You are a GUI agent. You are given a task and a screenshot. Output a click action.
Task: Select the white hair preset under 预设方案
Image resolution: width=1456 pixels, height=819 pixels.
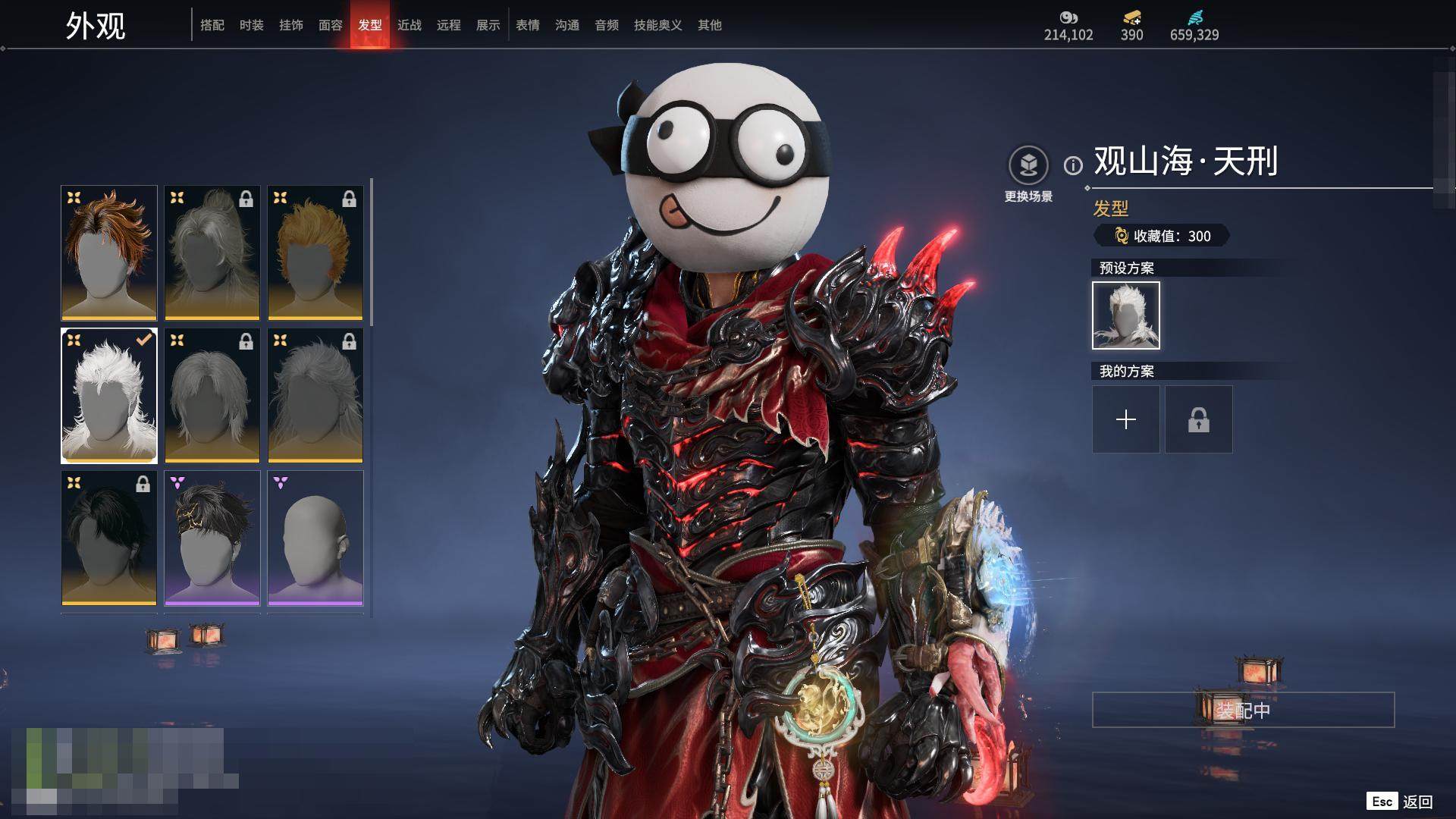[1126, 315]
